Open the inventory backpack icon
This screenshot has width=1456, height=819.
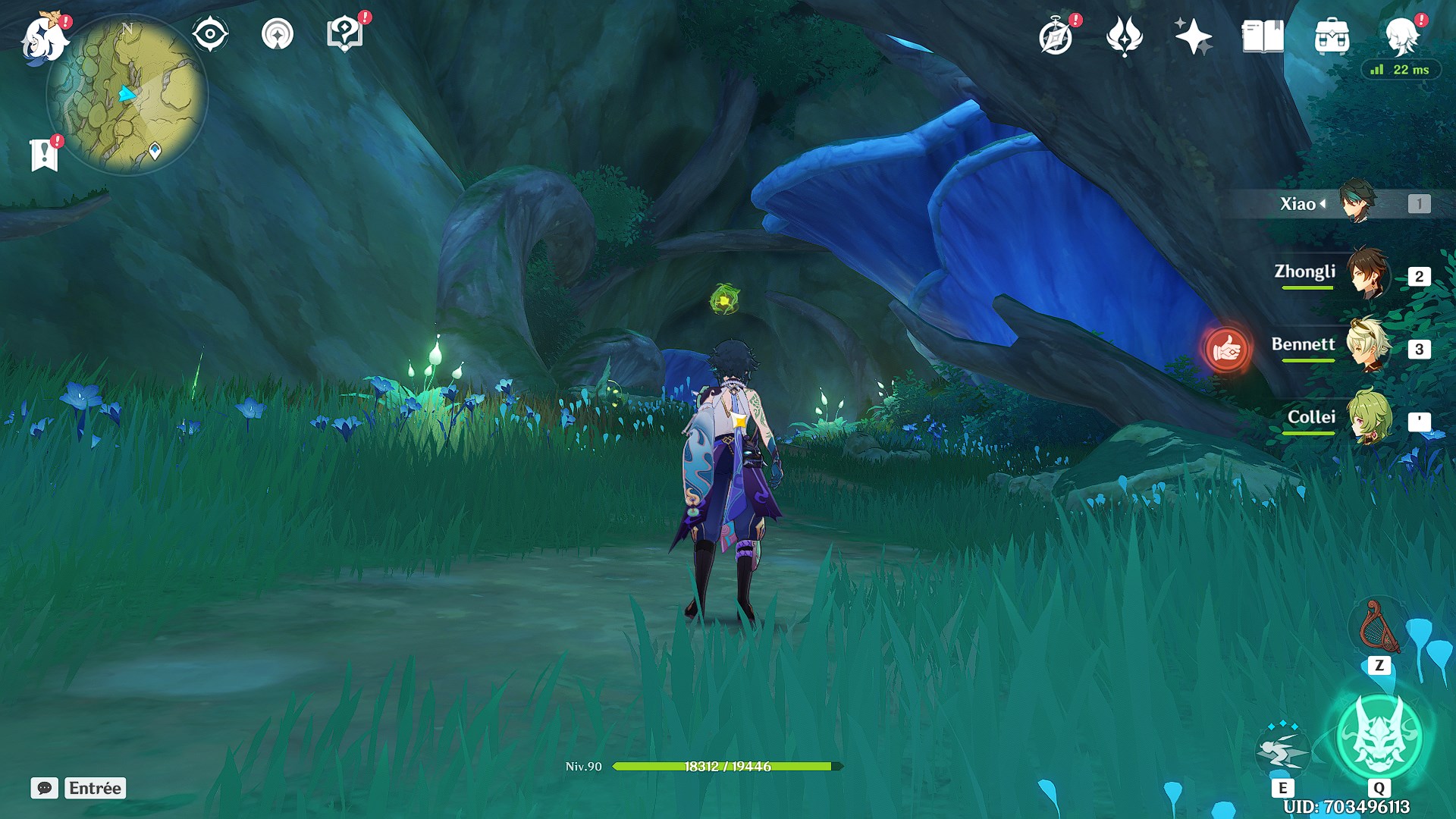coord(1332,36)
